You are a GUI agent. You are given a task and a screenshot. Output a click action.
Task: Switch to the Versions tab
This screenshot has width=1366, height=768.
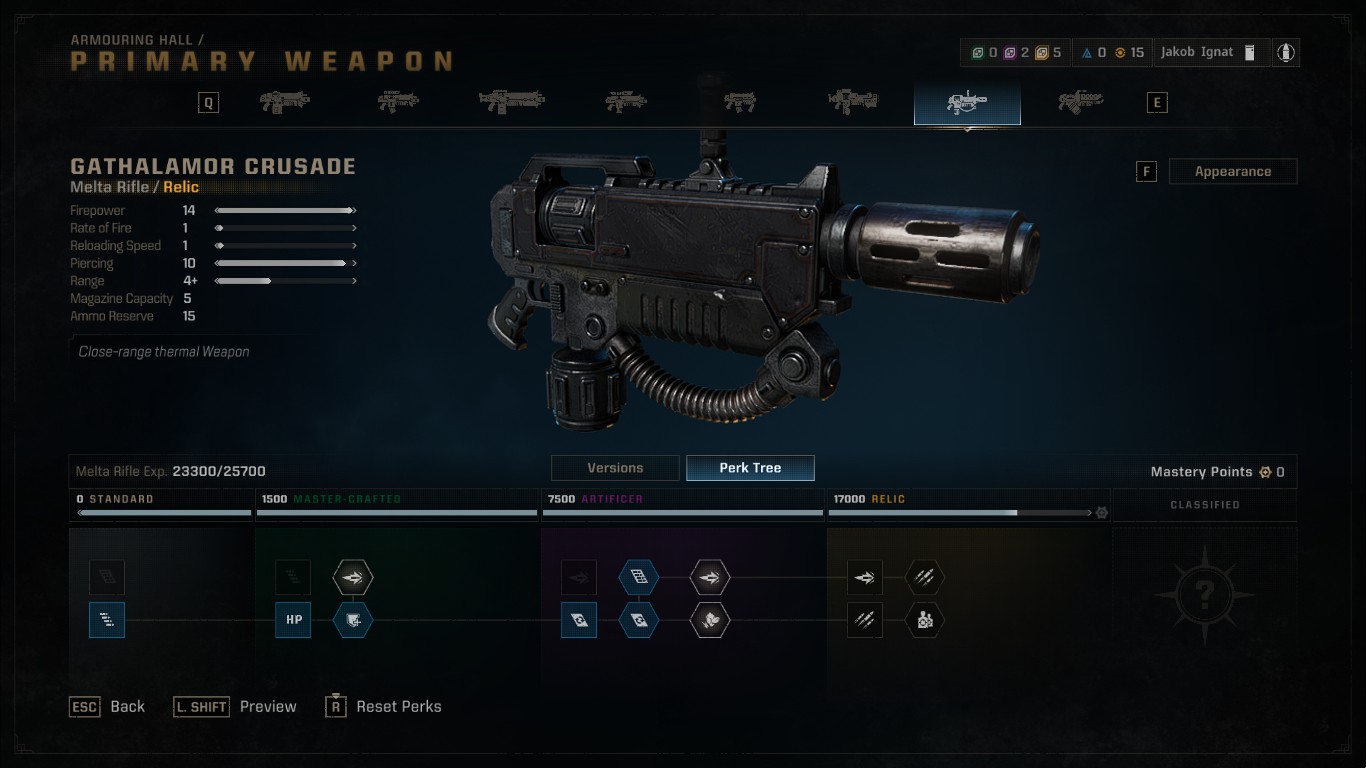pos(615,468)
